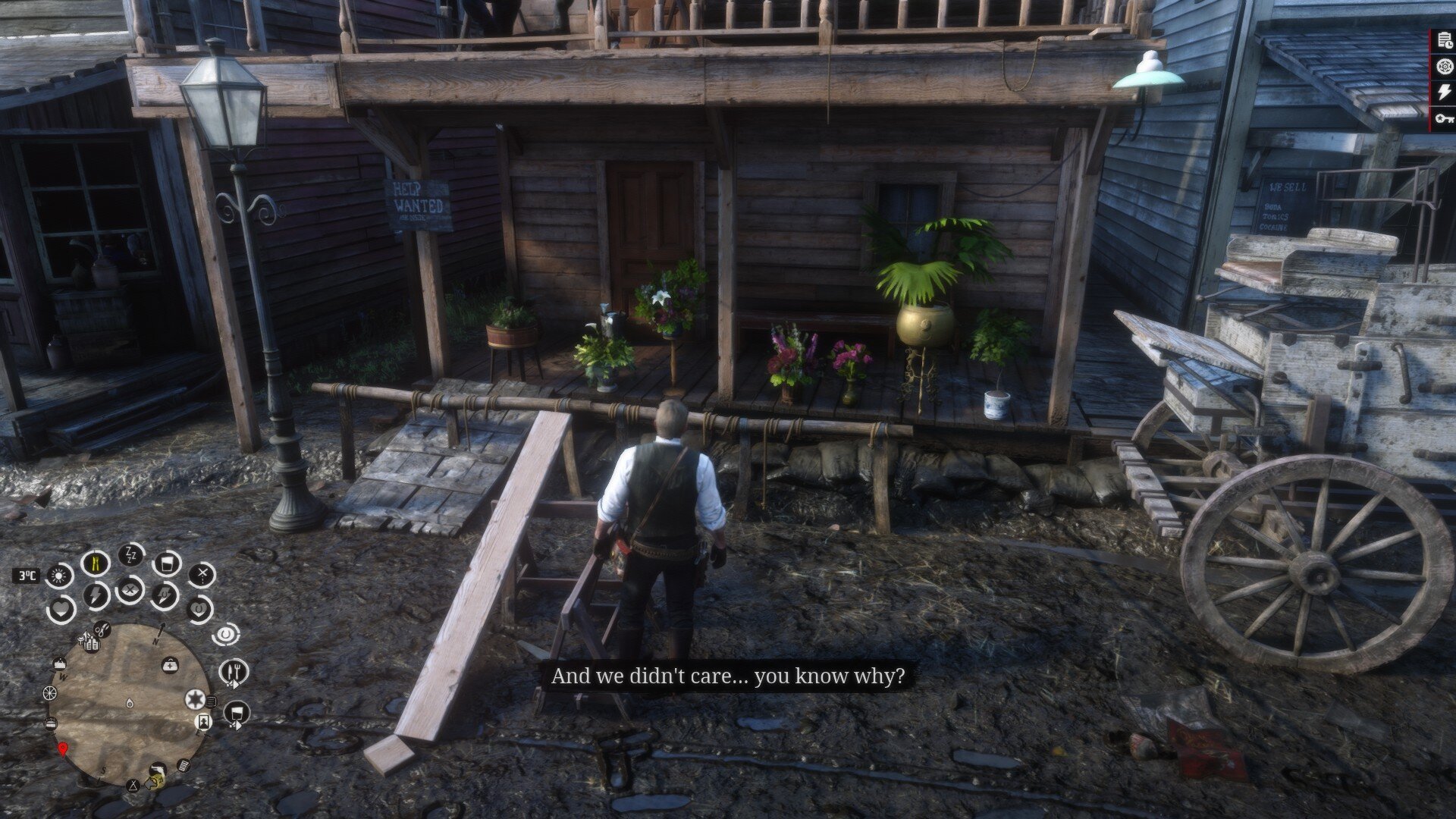Click the horse health heart core

click(x=199, y=608)
